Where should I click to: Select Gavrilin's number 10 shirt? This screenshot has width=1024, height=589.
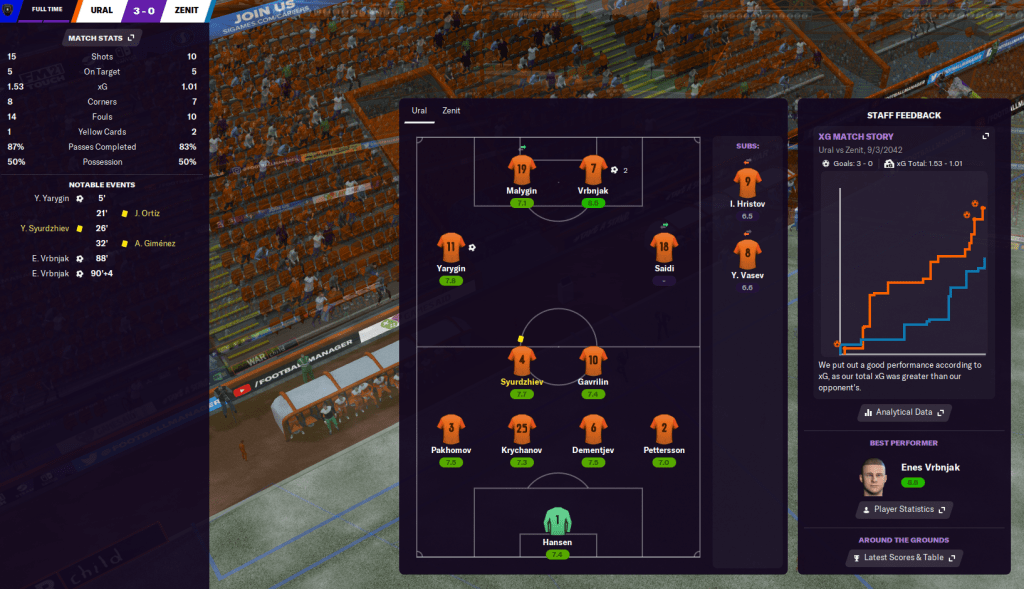pyautogui.click(x=593, y=361)
